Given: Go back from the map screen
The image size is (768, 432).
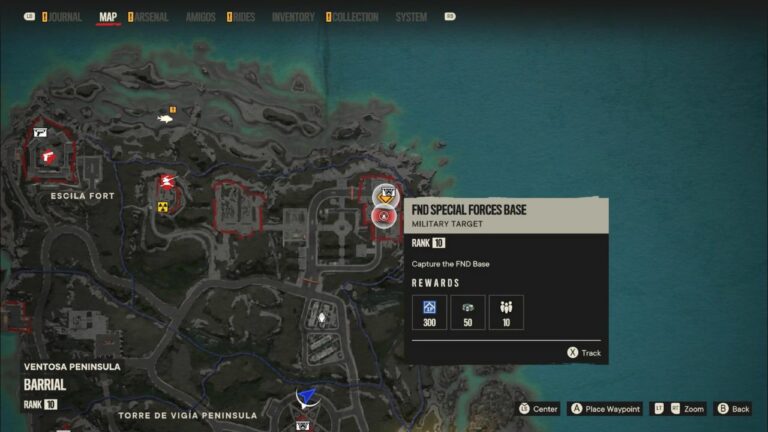Looking at the screenshot, I should click(733, 409).
